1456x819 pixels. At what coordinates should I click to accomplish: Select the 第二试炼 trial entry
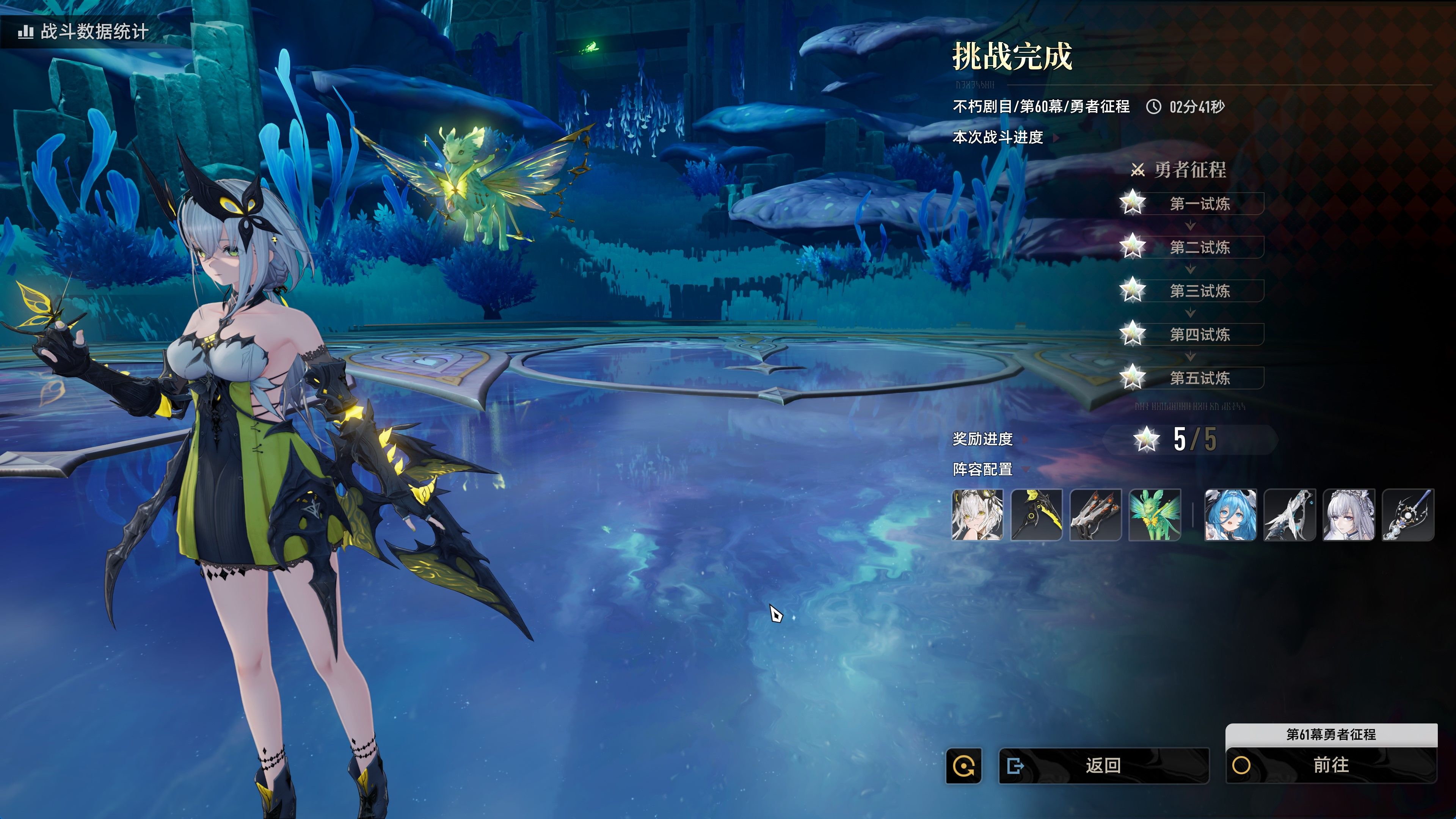click(1199, 247)
